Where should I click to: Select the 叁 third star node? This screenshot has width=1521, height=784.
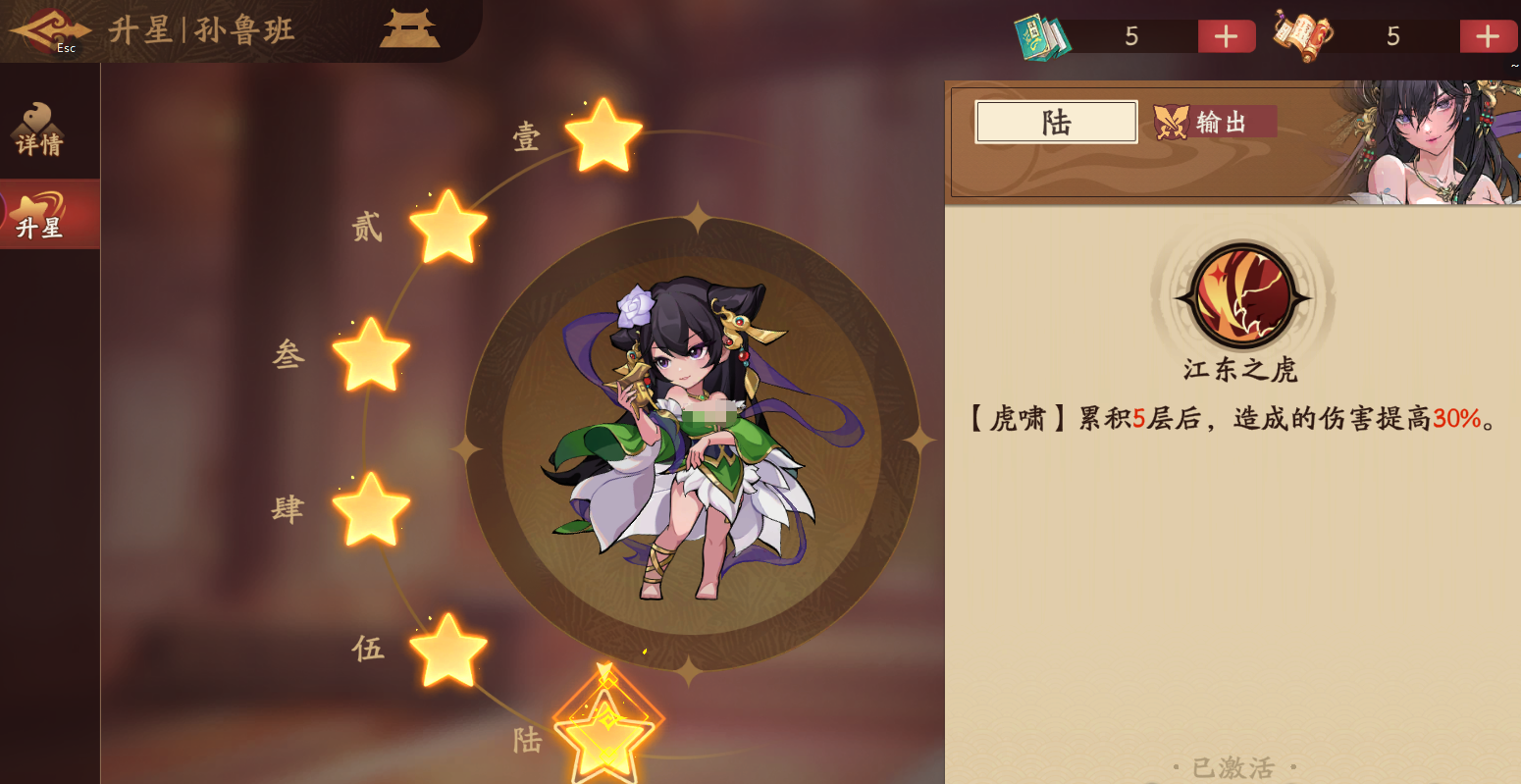[x=371, y=355]
